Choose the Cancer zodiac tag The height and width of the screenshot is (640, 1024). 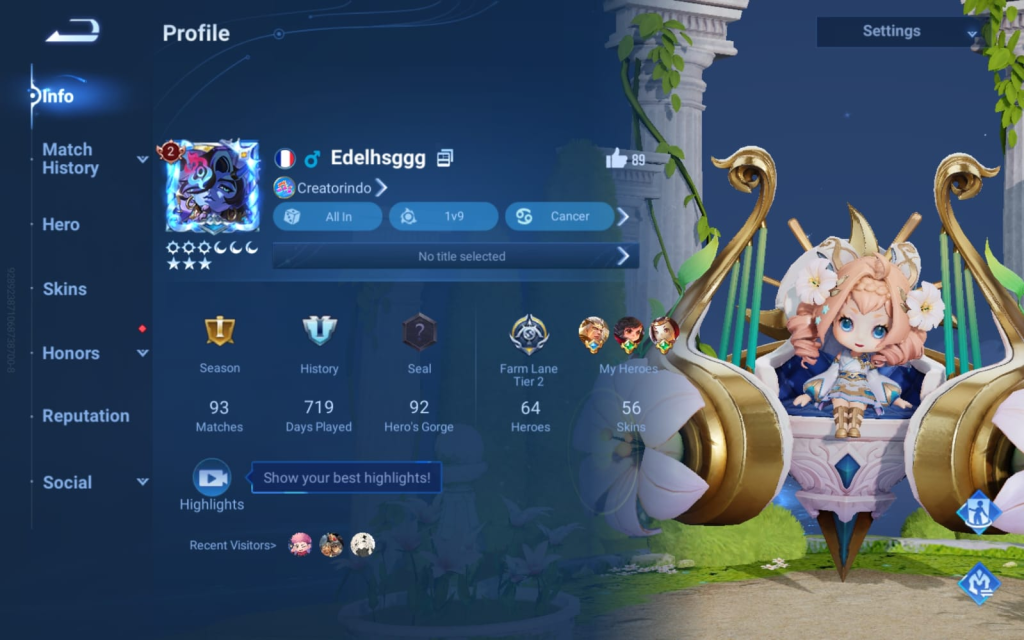[x=558, y=216]
